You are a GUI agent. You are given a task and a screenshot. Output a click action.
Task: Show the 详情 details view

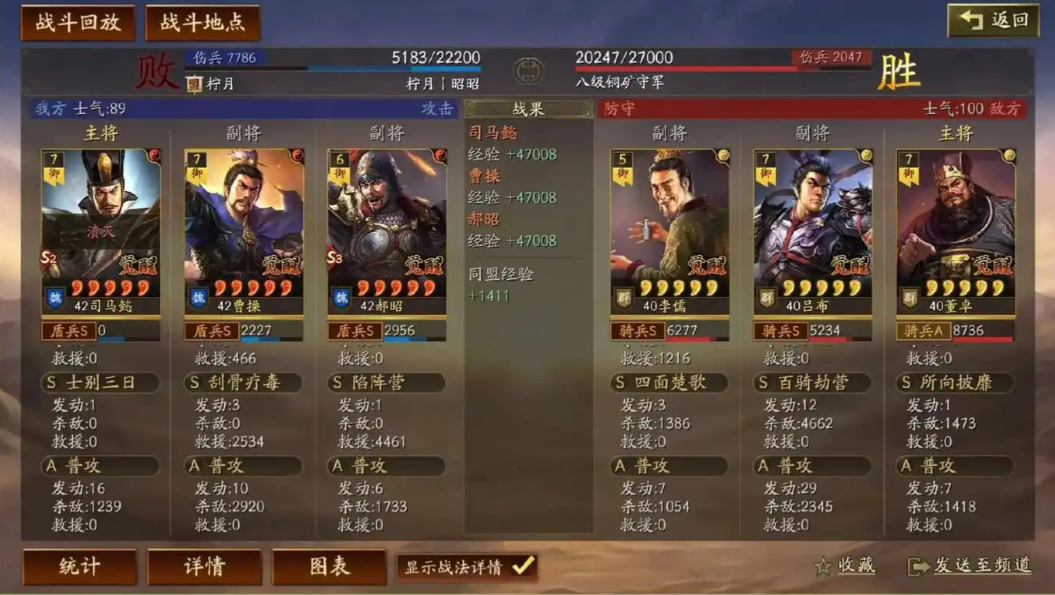[x=204, y=567]
